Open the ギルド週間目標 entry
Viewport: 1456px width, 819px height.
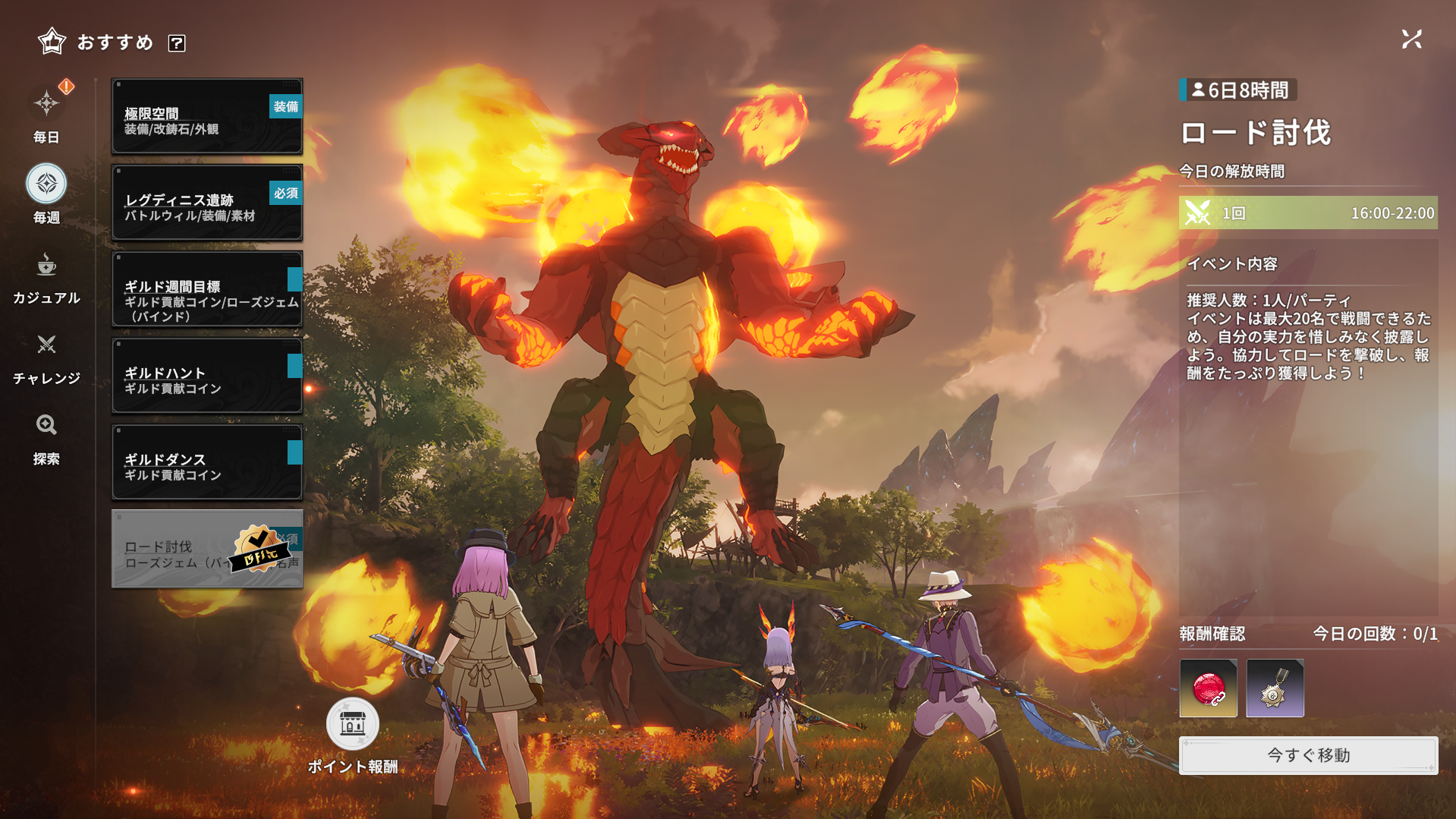coord(206,289)
